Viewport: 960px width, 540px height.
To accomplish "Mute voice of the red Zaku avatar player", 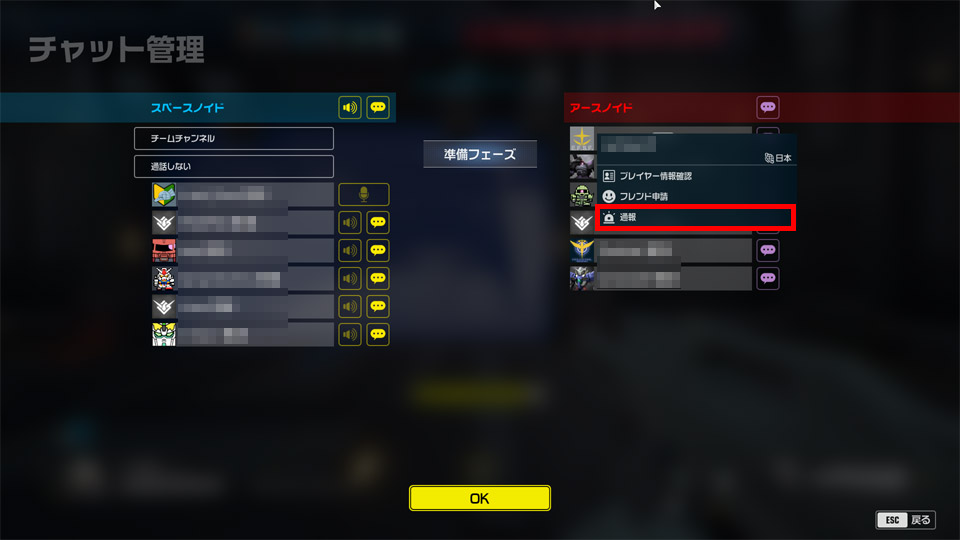I will tap(350, 250).
